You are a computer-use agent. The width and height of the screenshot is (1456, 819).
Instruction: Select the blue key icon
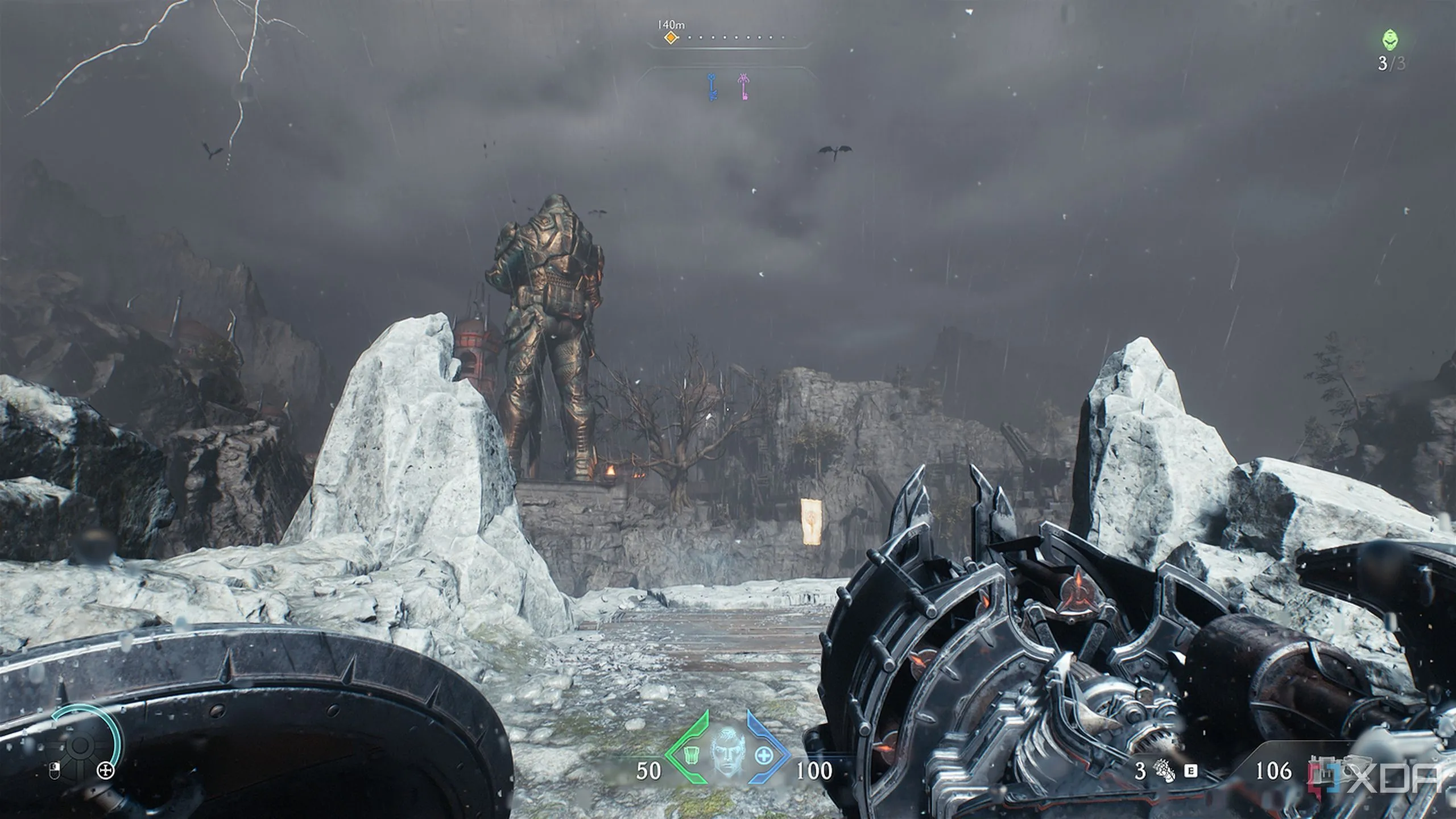pyautogui.click(x=712, y=87)
